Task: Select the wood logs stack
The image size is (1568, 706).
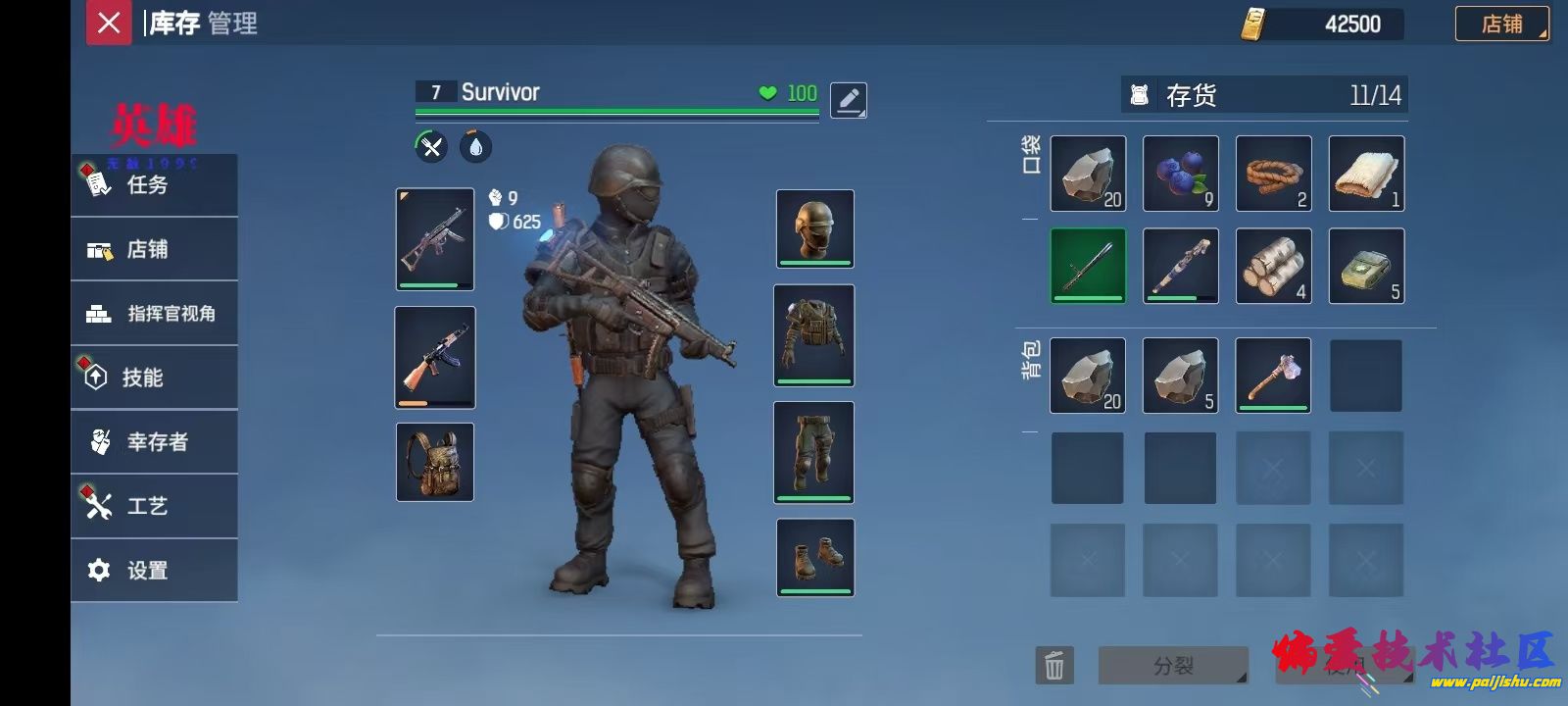Action: (1273, 266)
